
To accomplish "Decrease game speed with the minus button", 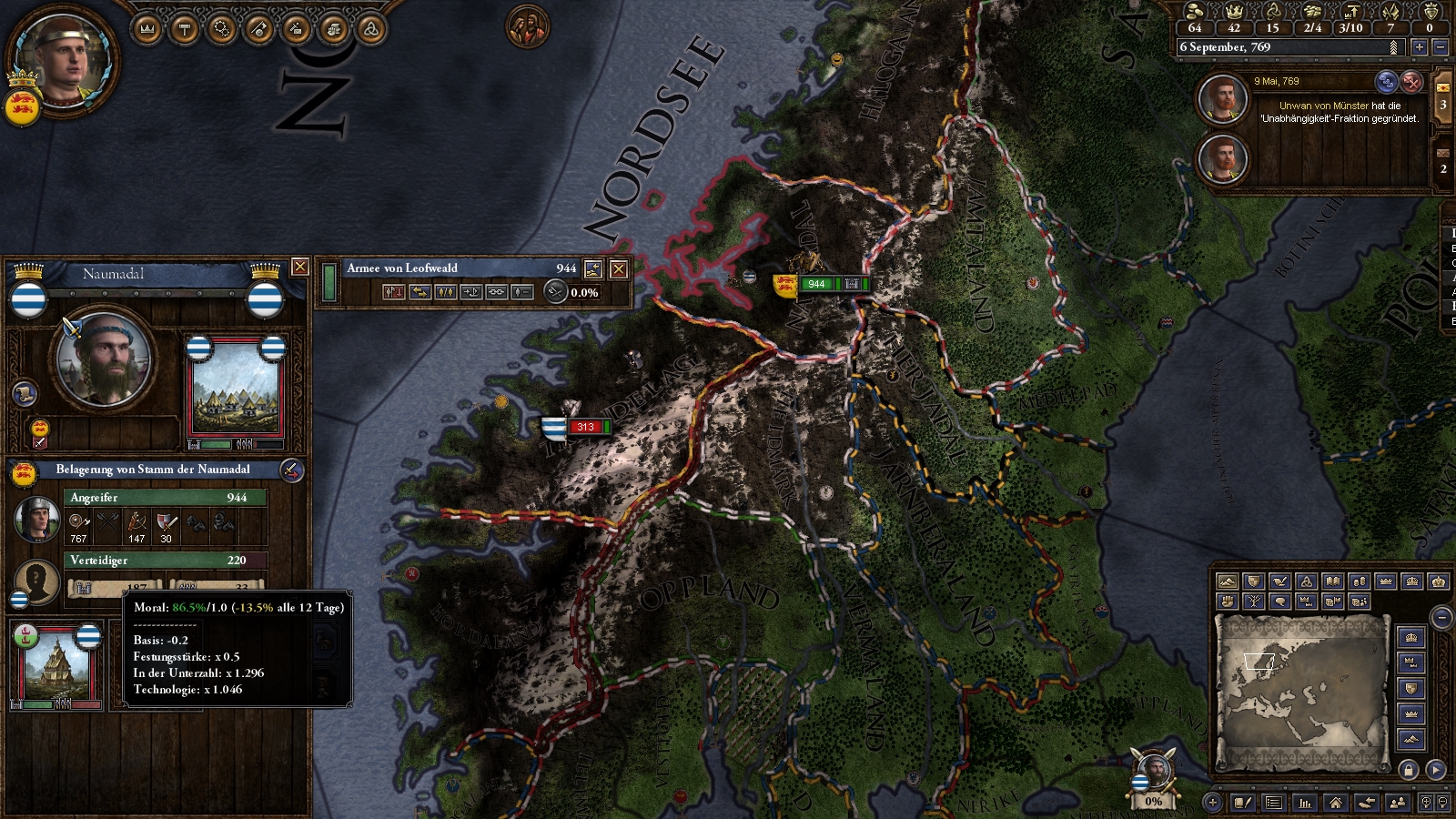I will pos(1440,46).
